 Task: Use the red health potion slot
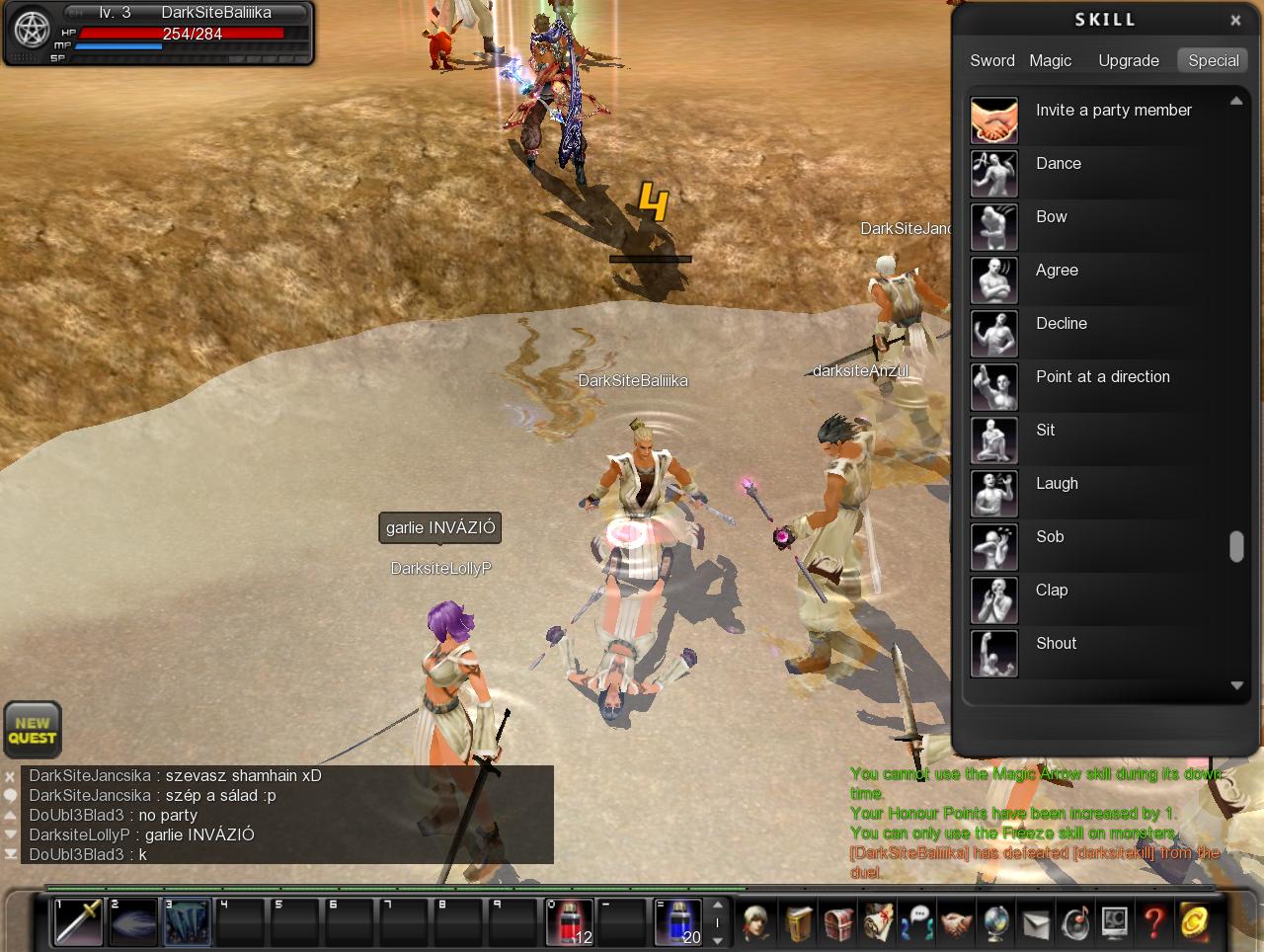[570, 921]
